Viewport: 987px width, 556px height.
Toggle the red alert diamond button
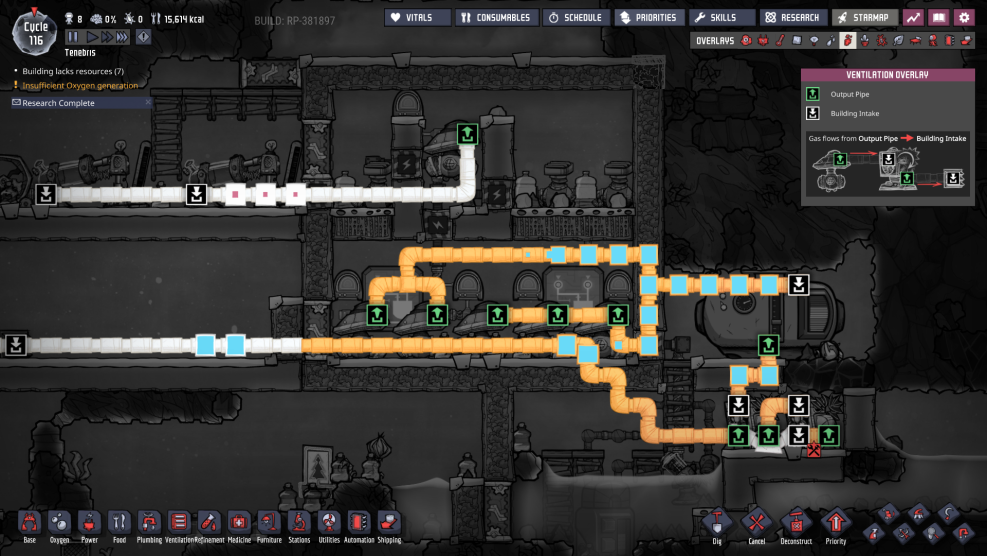tap(144, 37)
